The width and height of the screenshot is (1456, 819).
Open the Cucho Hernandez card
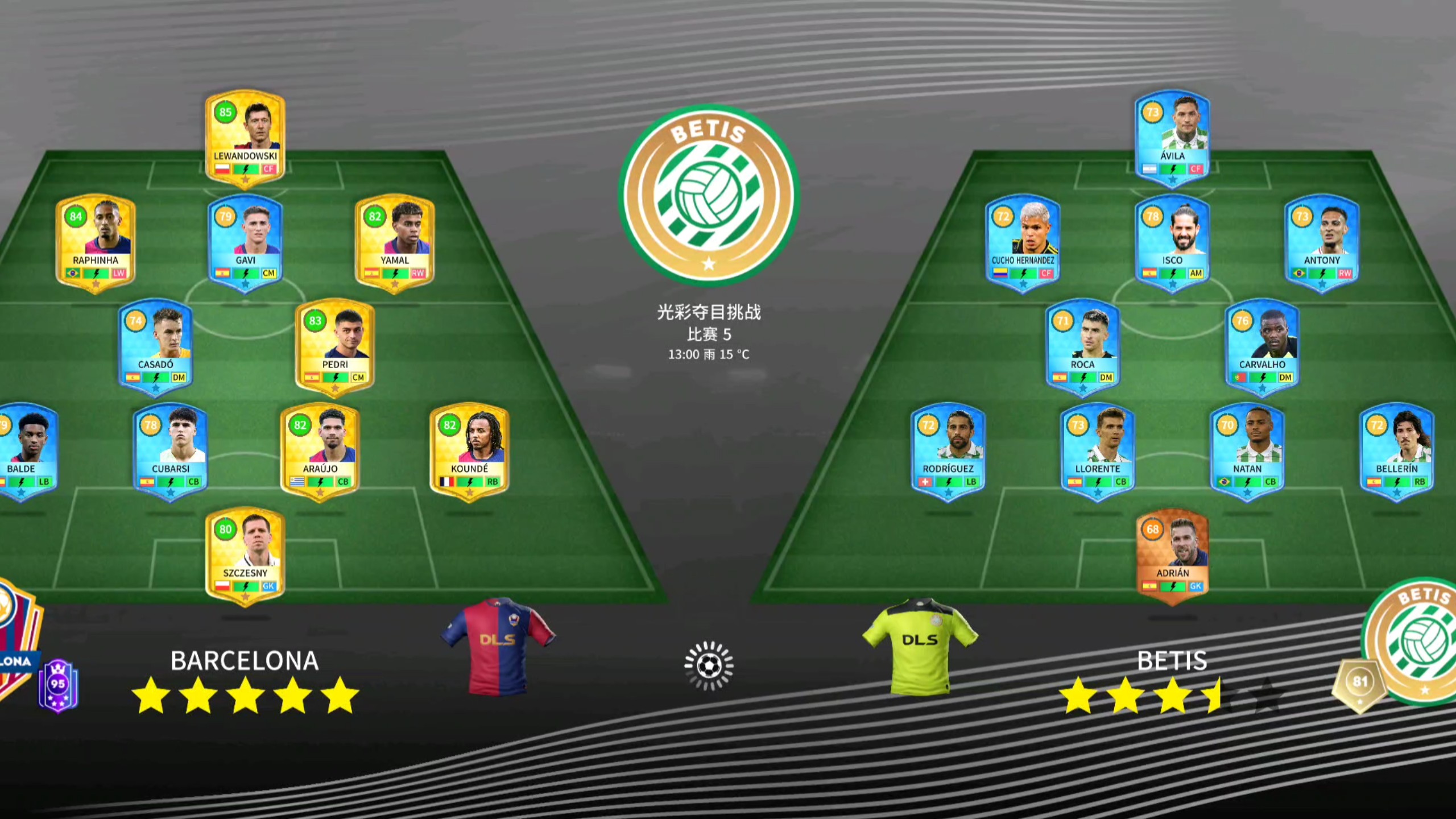(1023, 242)
